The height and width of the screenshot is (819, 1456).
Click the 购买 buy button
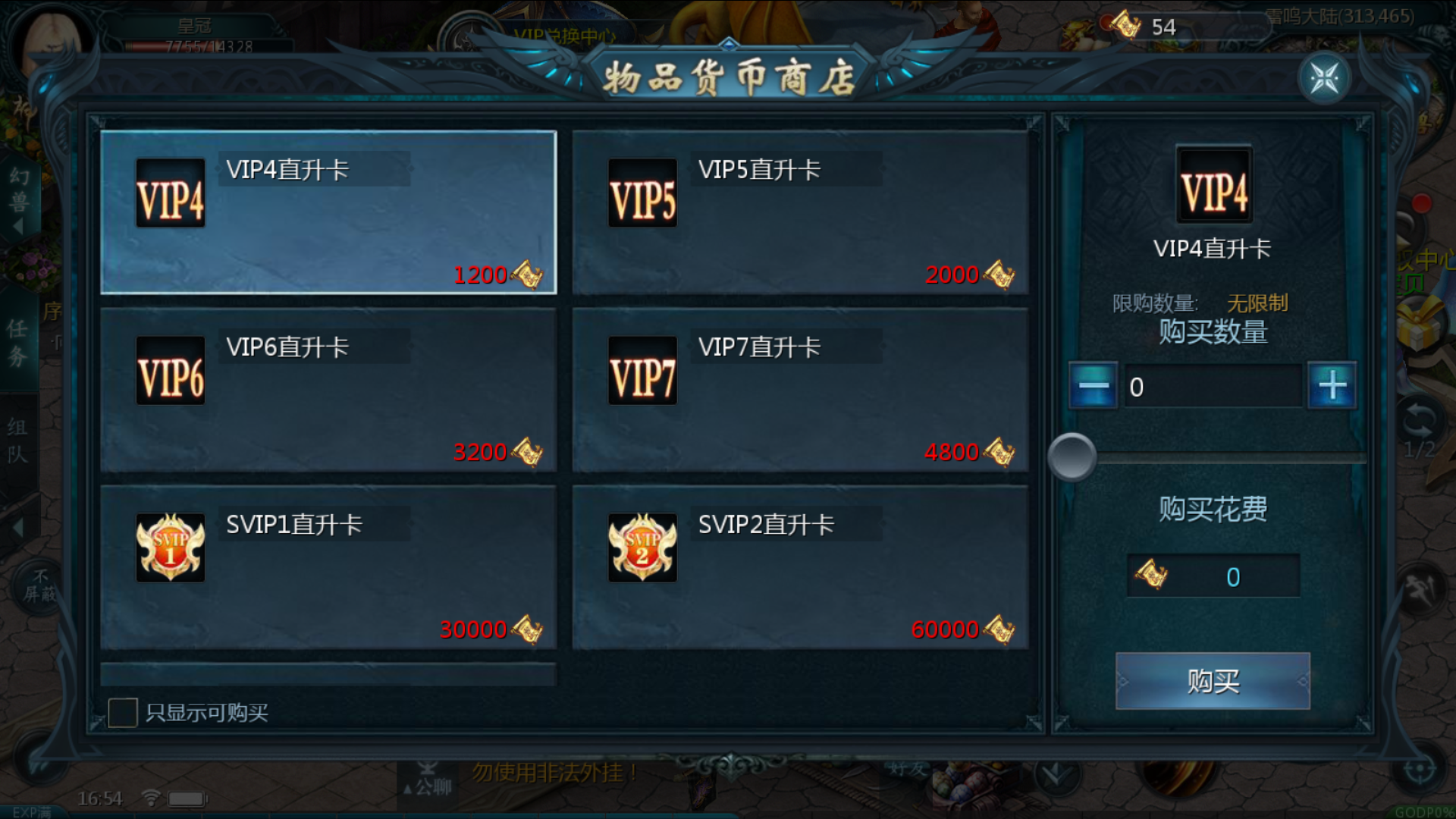[1213, 681]
